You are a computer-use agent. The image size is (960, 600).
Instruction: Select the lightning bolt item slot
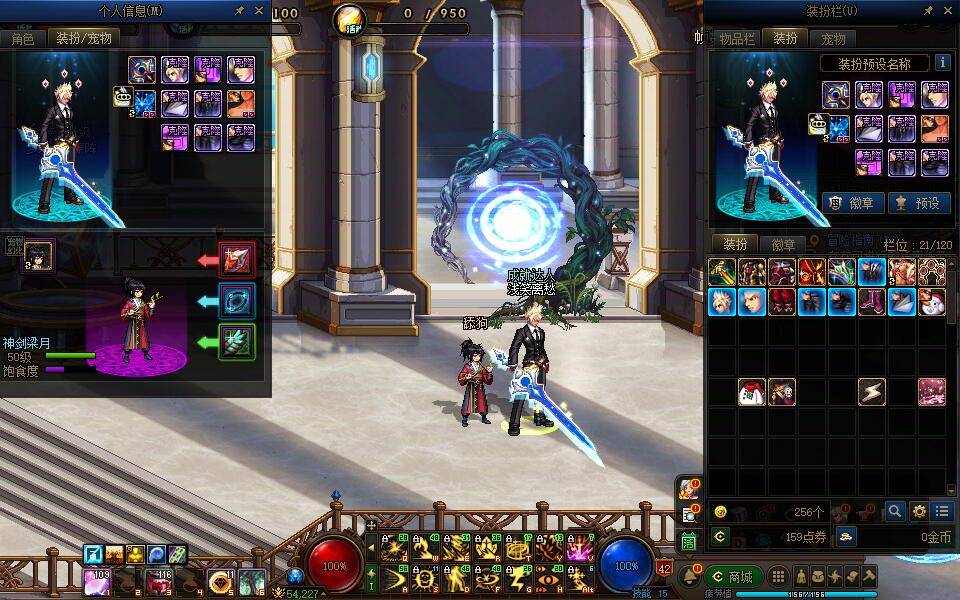click(872, 392)
